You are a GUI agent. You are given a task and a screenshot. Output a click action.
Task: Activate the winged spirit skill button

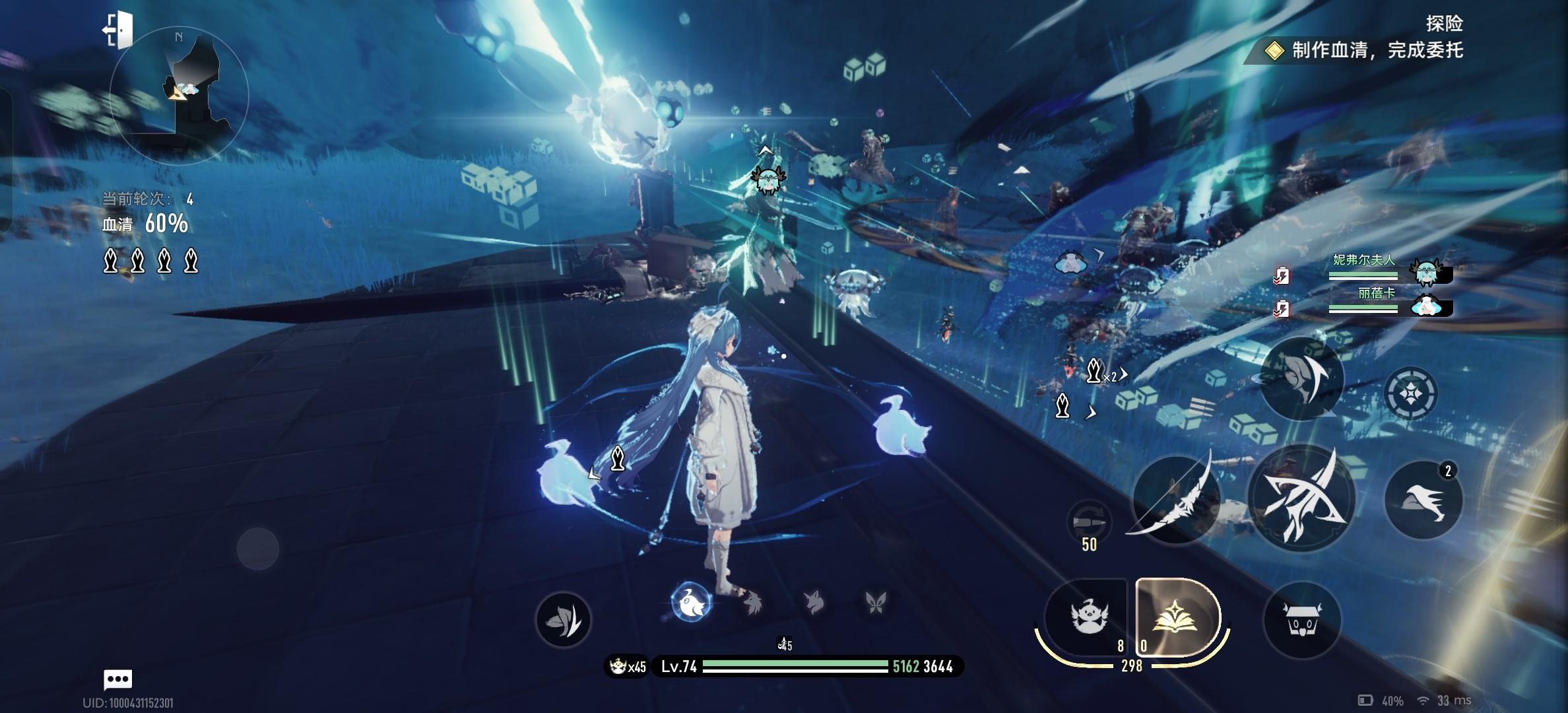[1086, 618]
